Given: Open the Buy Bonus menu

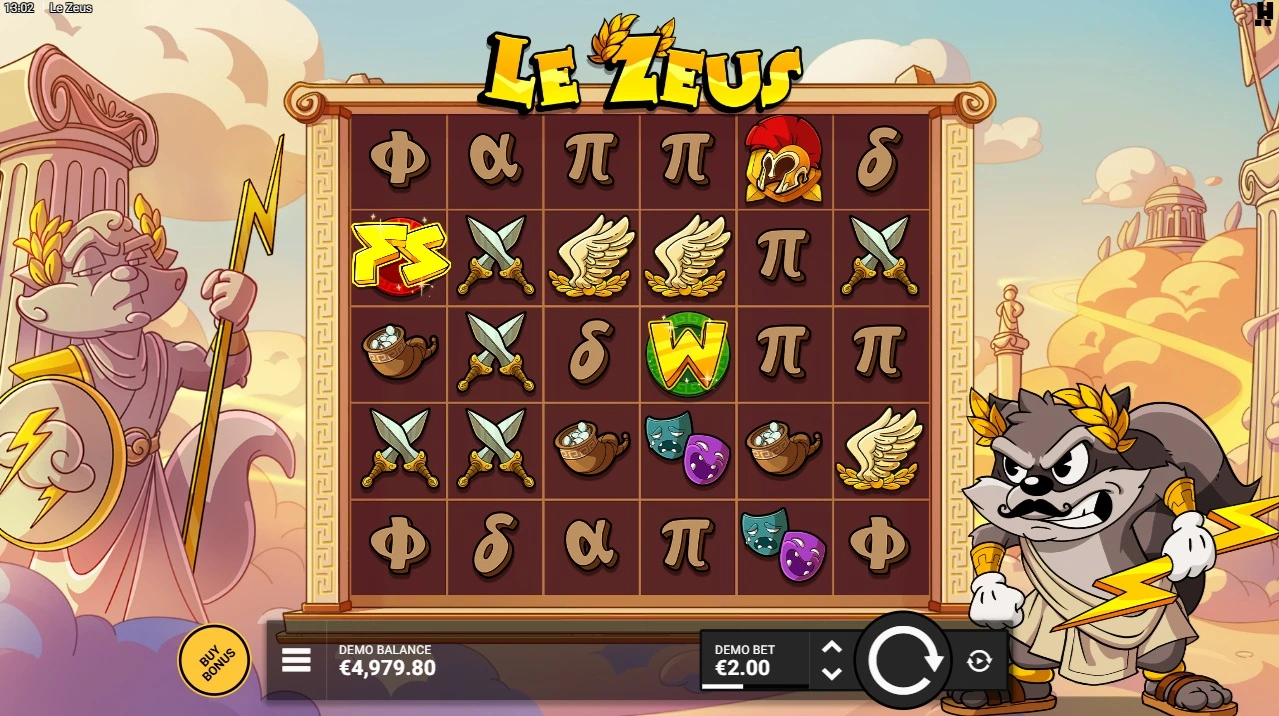Looking at the screenshot, I should [213, 660].
